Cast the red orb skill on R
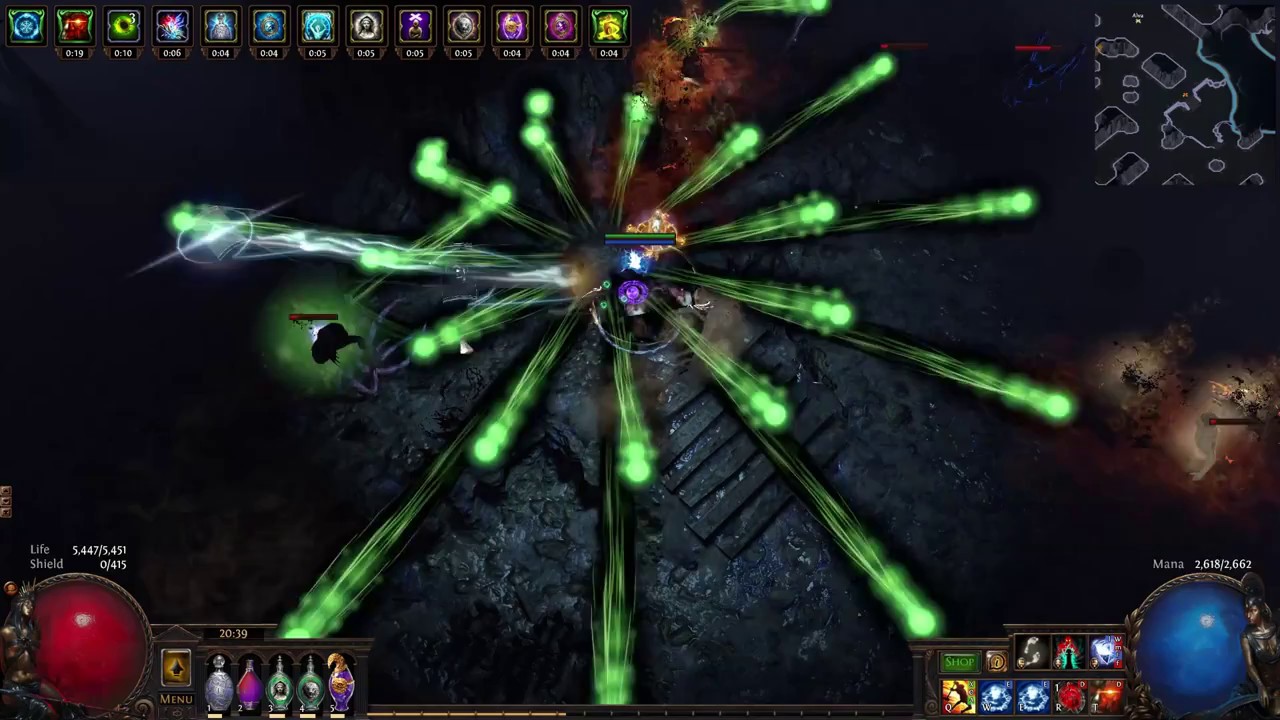Screen dimensions: 1280x720 [1070, 696]
